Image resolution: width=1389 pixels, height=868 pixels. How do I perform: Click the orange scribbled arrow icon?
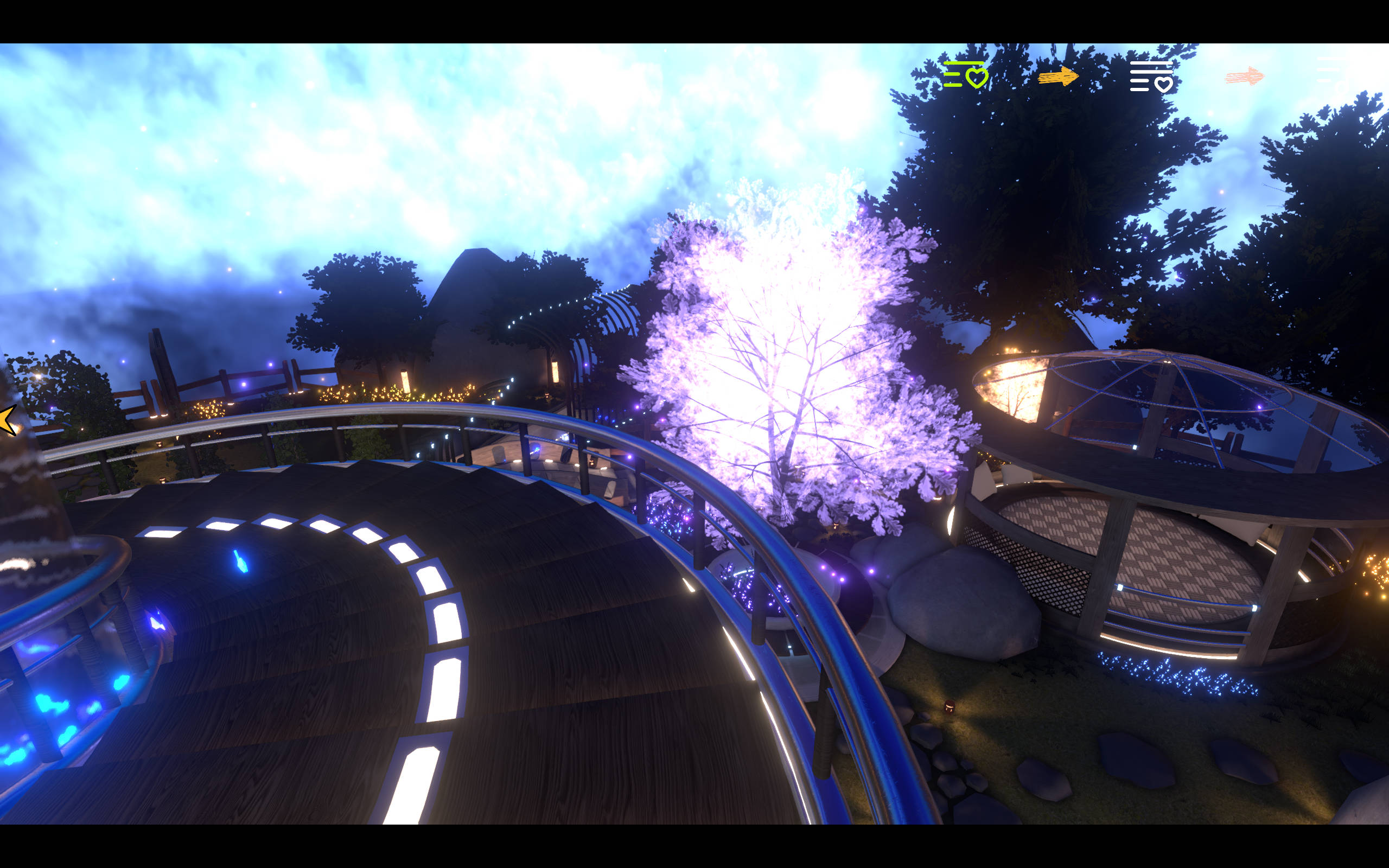click(x=1058, y=76)
